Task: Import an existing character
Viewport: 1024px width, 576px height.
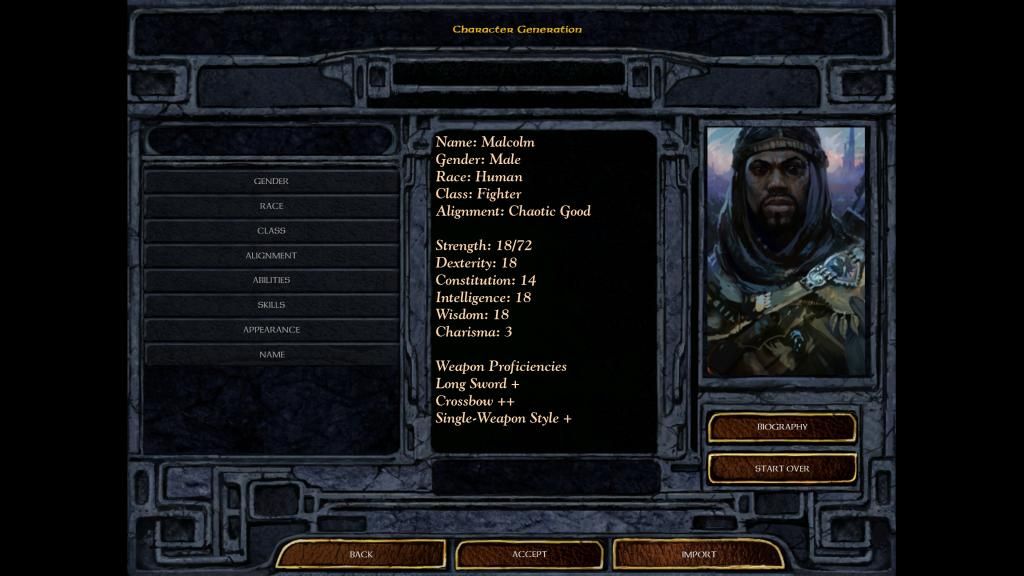Action: (698, 554)
